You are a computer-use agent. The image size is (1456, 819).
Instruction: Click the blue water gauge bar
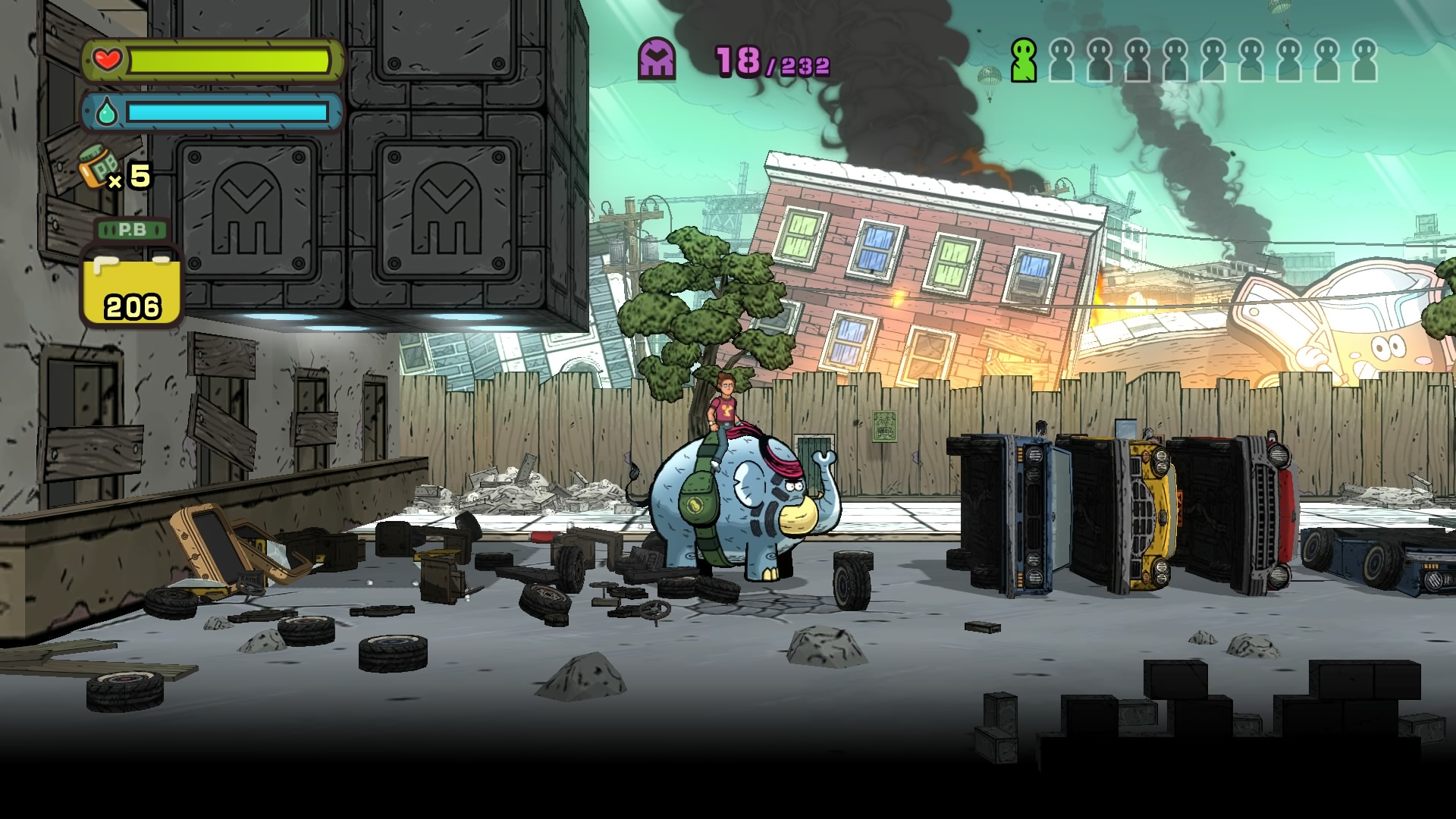[x=227, y=114]
